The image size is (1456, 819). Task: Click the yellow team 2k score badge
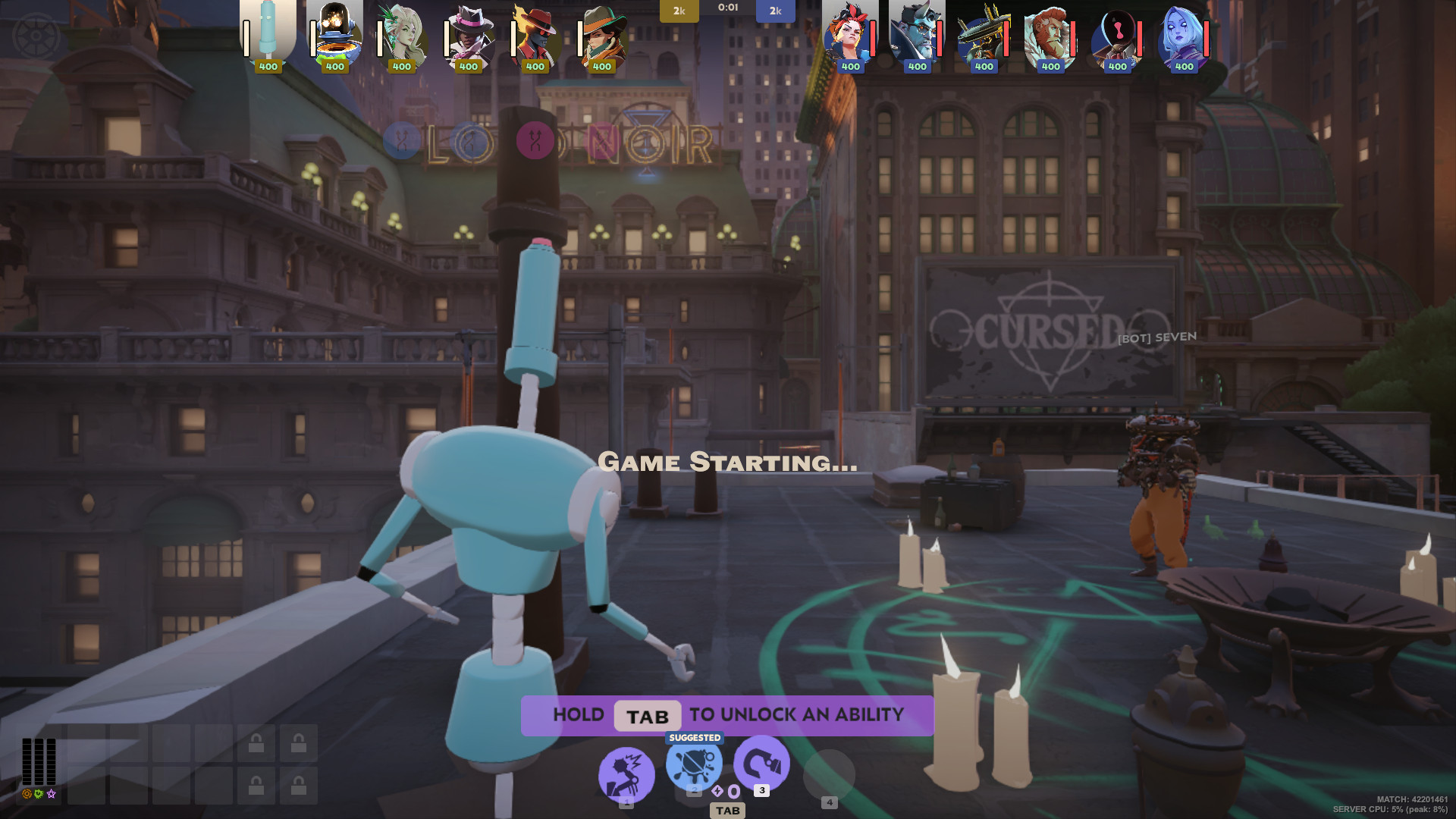[x=679, y=11]
